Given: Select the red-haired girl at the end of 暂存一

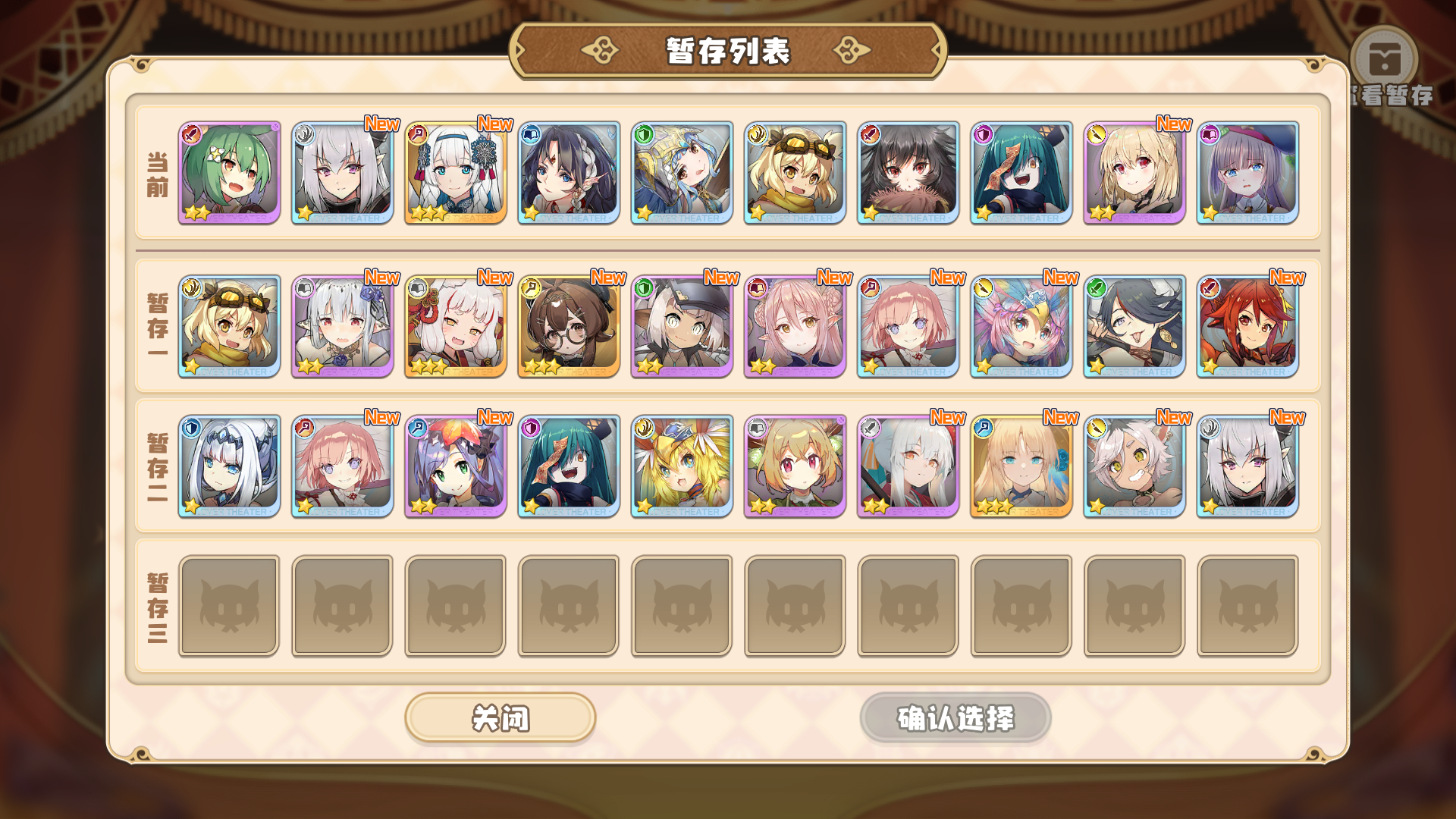Looking at the screenshot, I should click(1247, 326).
